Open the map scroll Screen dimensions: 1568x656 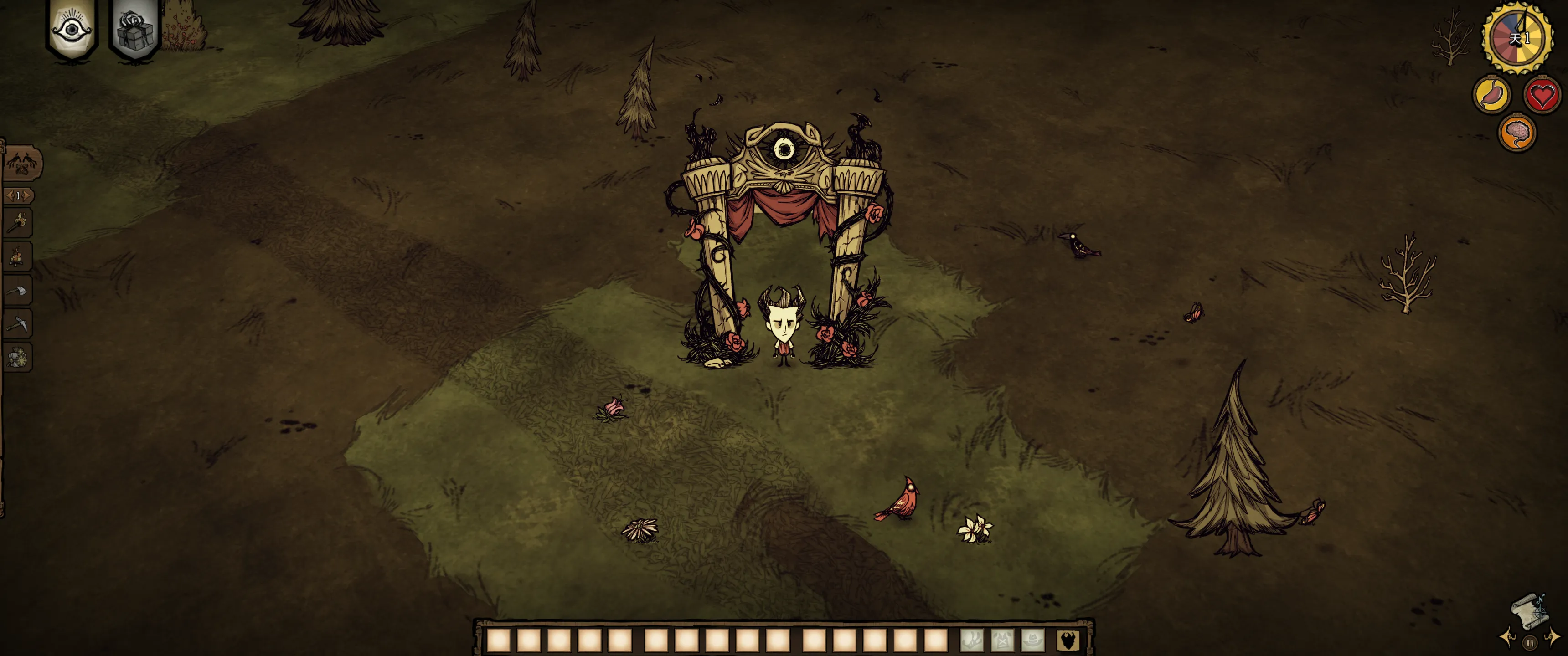click(x=1530, y=610)
